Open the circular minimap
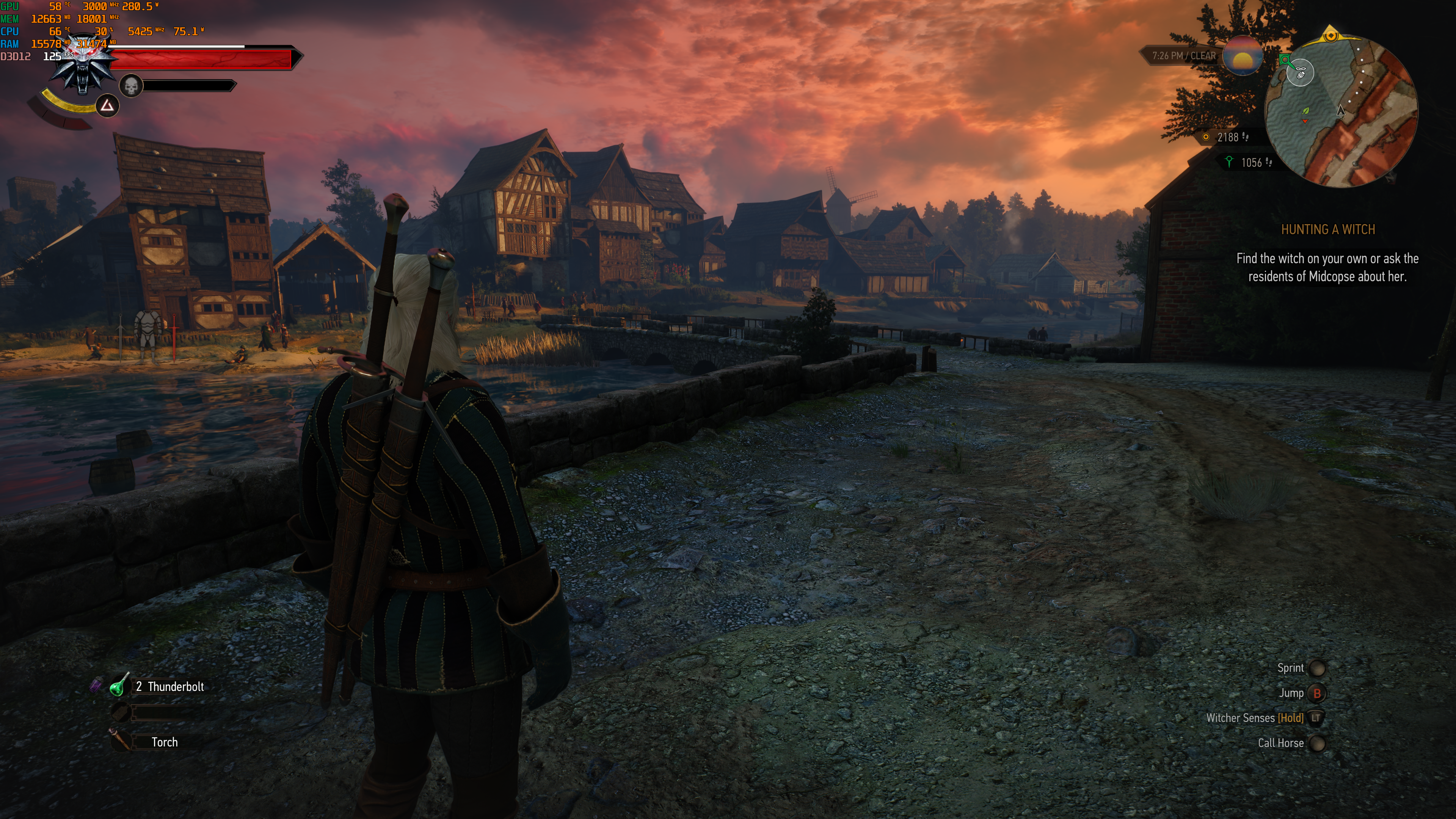Screen dimensions: 1456x819 point(1341,111)
